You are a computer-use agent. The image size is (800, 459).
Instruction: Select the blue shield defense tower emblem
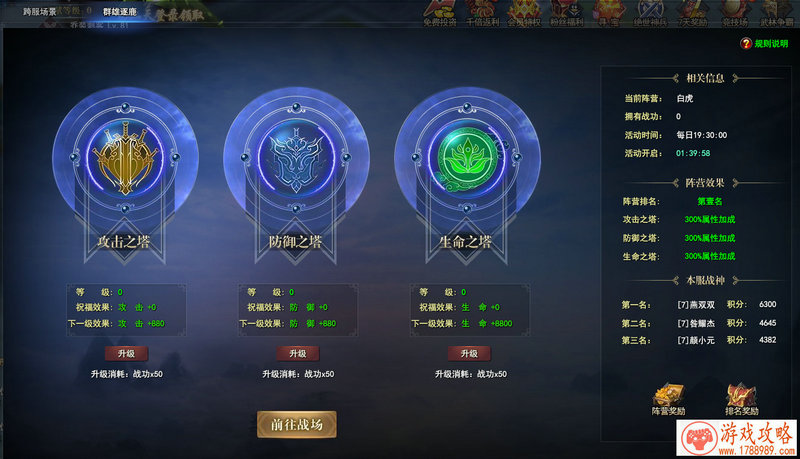coord(297,157)
